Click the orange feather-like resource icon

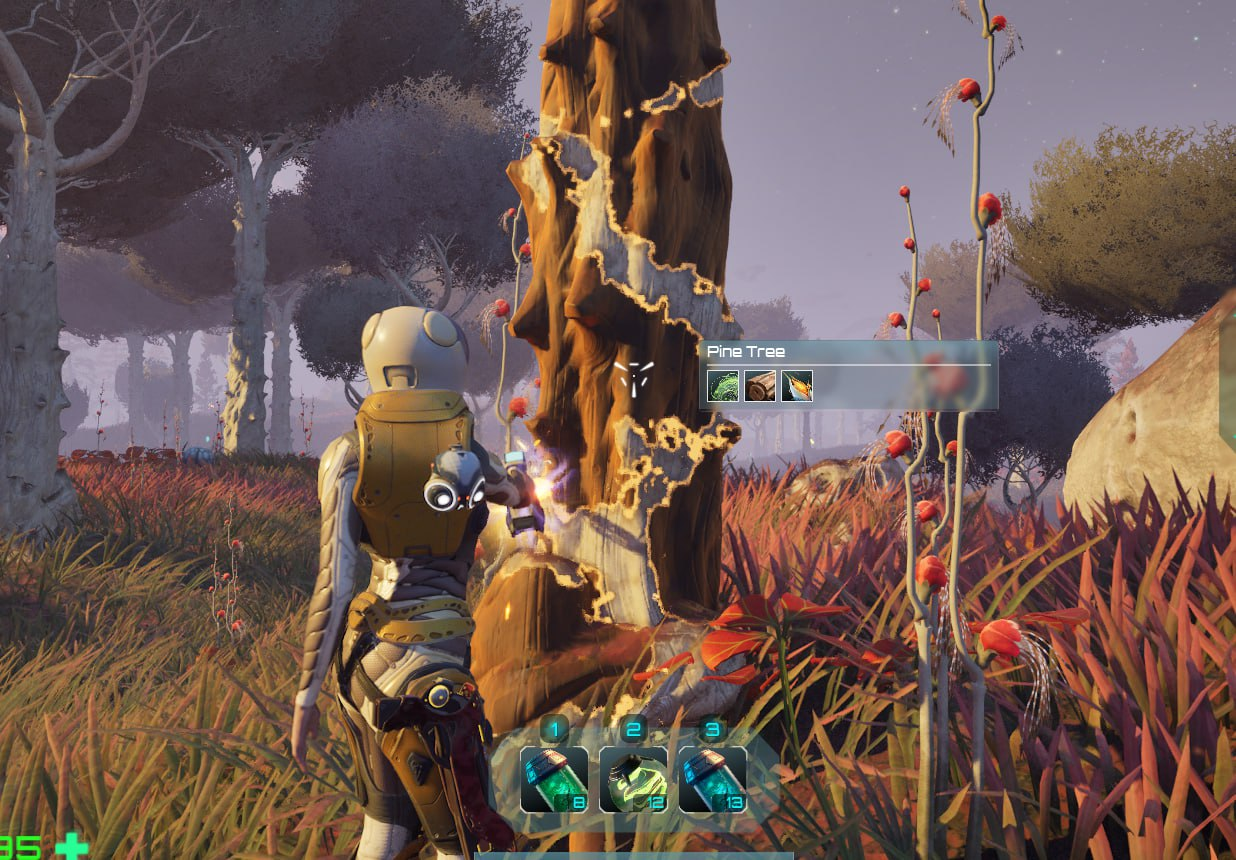[797, 386]
